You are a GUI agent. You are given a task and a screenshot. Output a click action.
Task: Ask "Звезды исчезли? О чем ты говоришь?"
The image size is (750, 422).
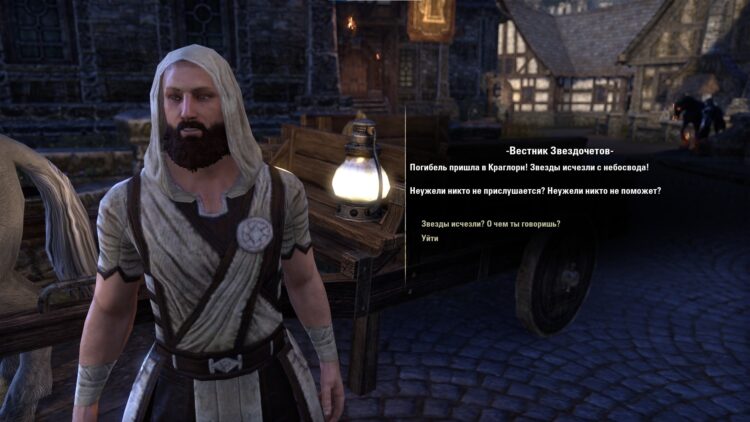coord(490,223)
